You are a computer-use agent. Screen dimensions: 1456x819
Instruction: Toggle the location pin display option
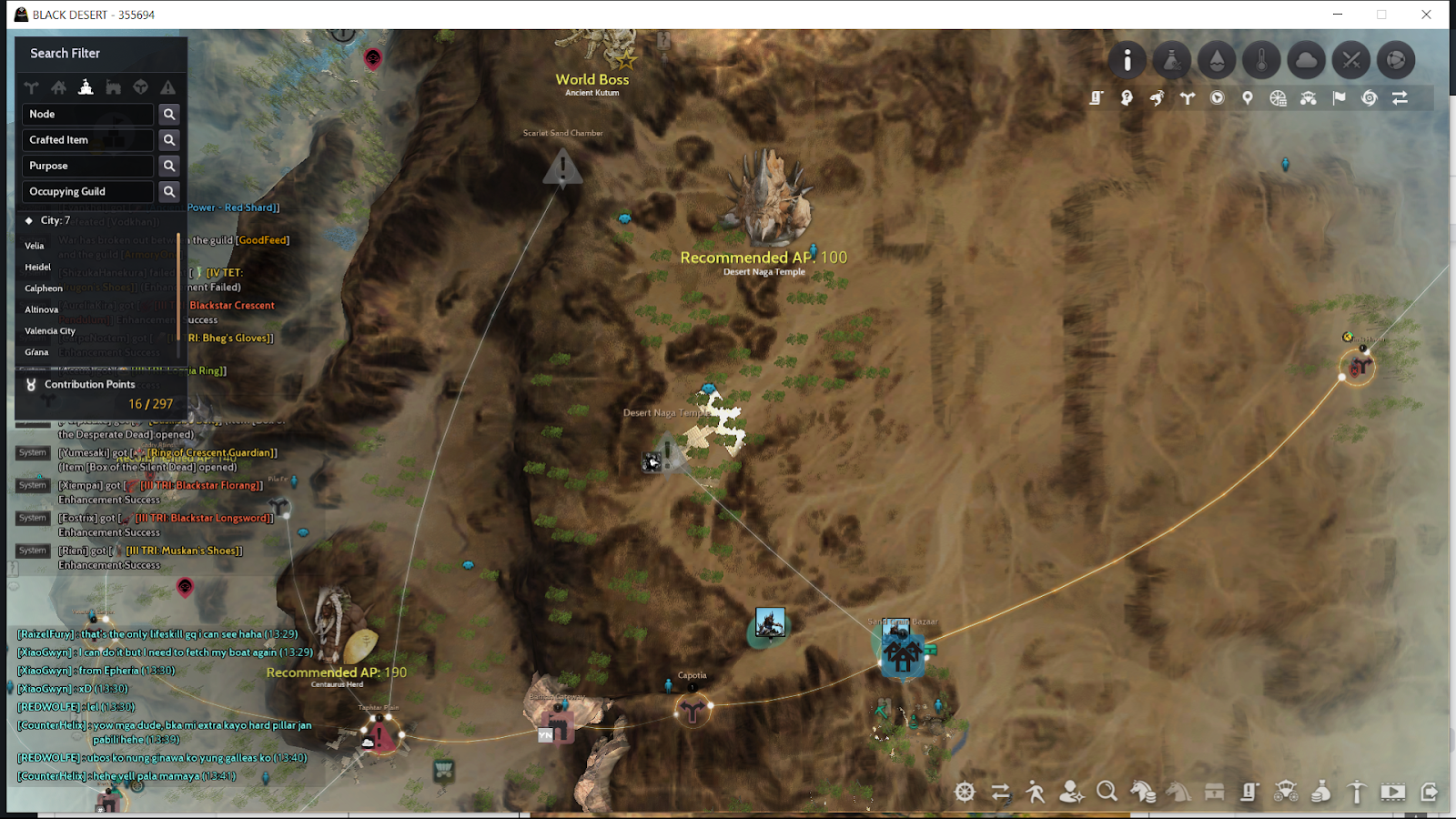[1248, 98]
